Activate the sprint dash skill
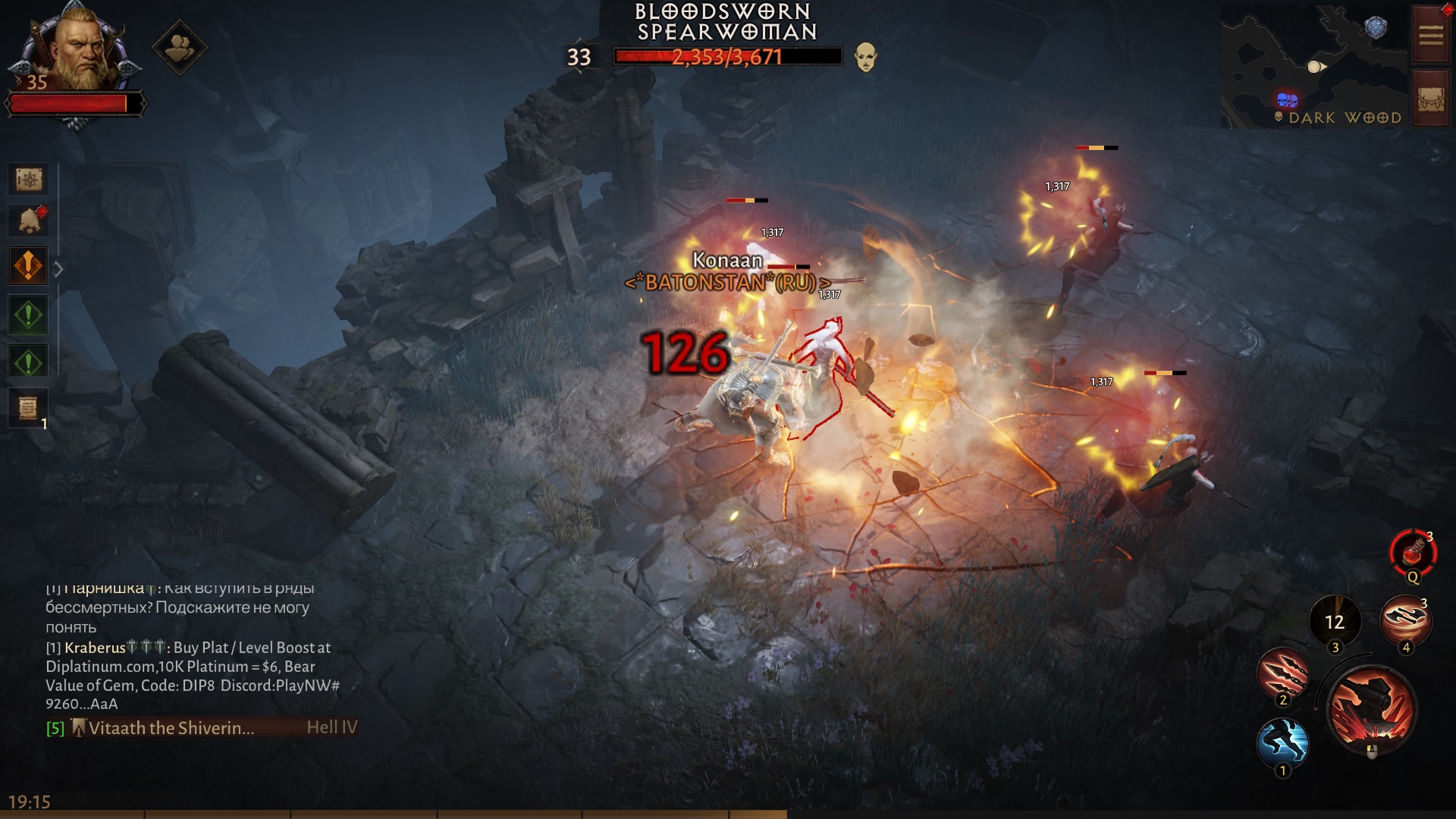This screenshot has width=1456, height=819. [1282, 742]
